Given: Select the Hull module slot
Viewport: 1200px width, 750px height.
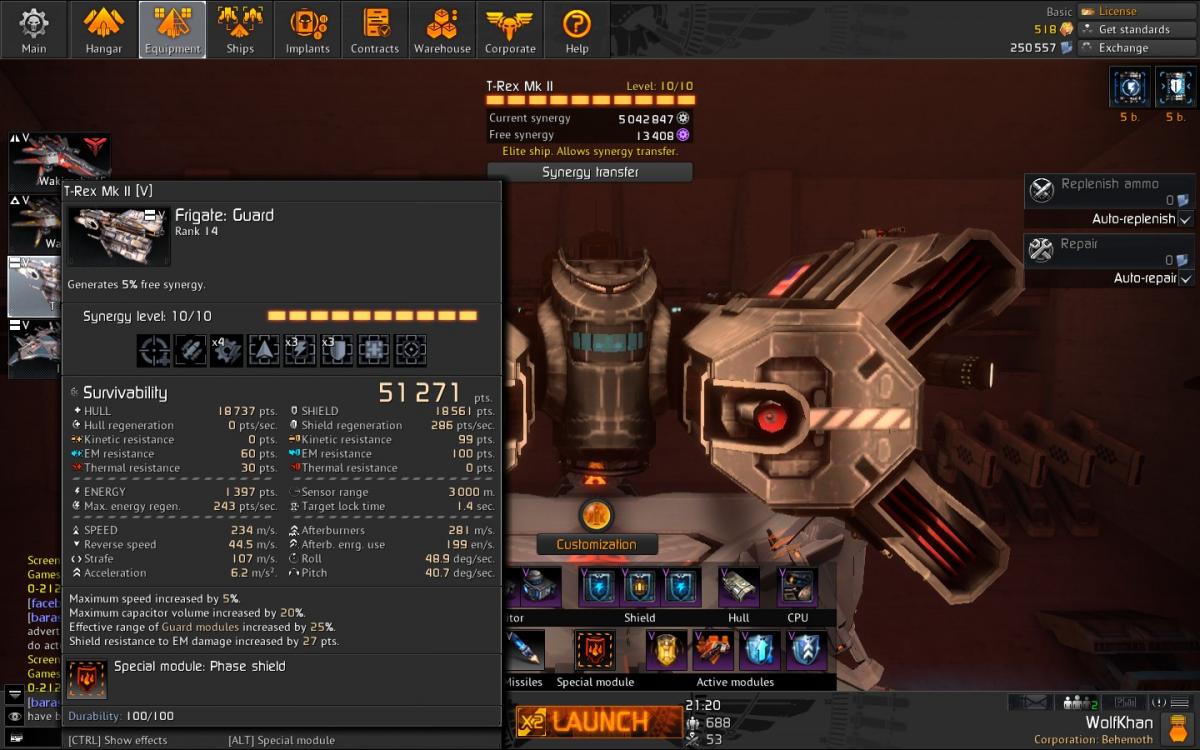Looking at the screenshot, I should coord(739,587).
